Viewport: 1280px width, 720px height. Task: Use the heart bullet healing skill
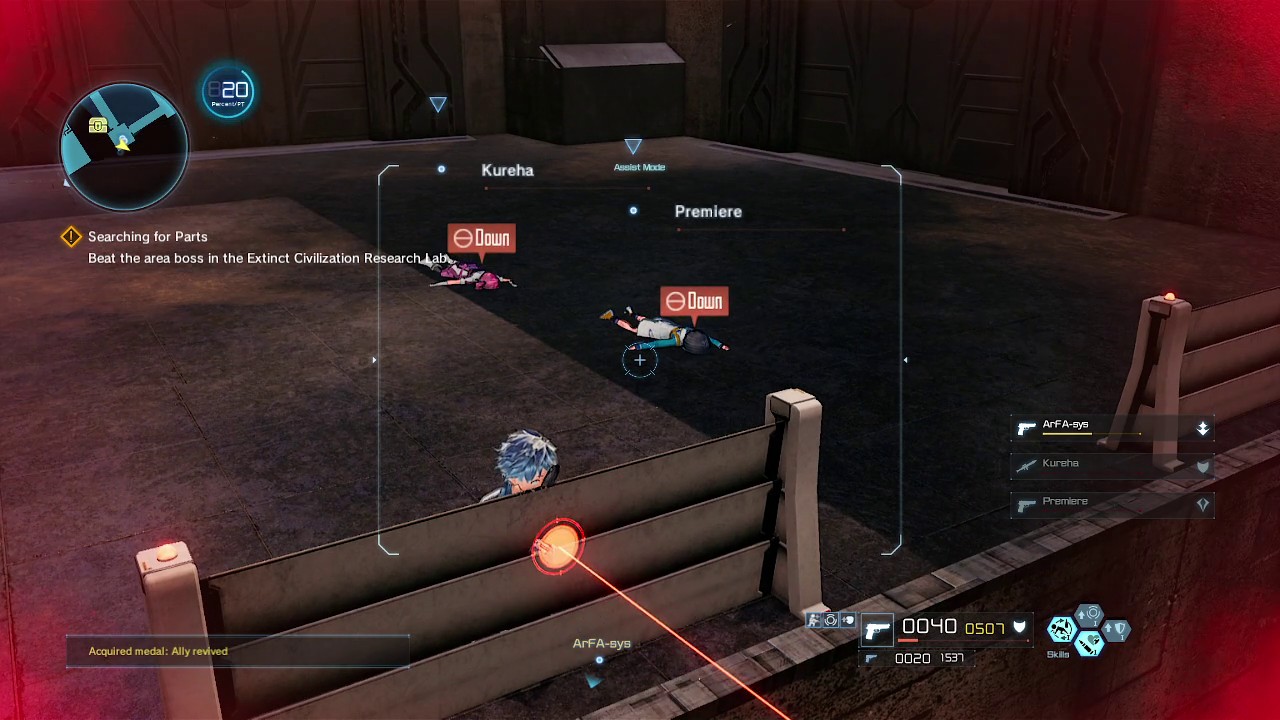click(x=1089, y=643)
